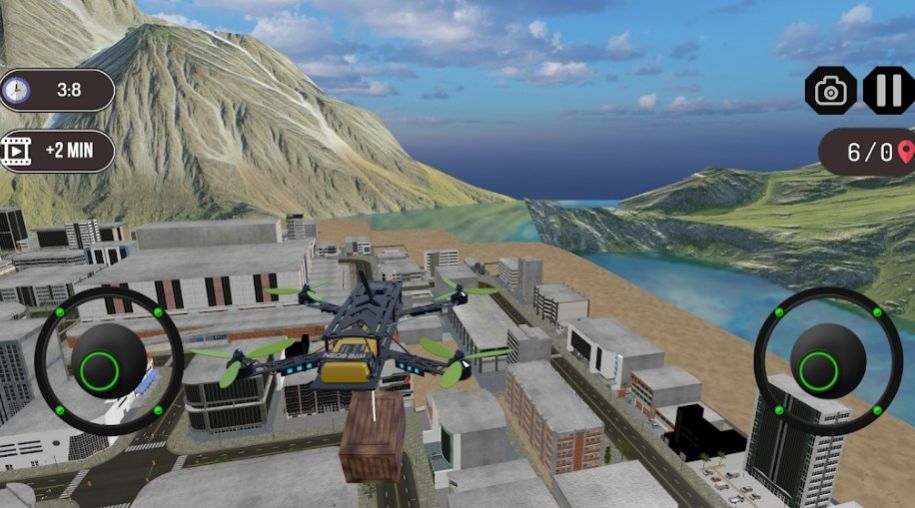The image size is (915, 508).
Task: Watch video ad for +2 MIN
Action: coord(57,151)
